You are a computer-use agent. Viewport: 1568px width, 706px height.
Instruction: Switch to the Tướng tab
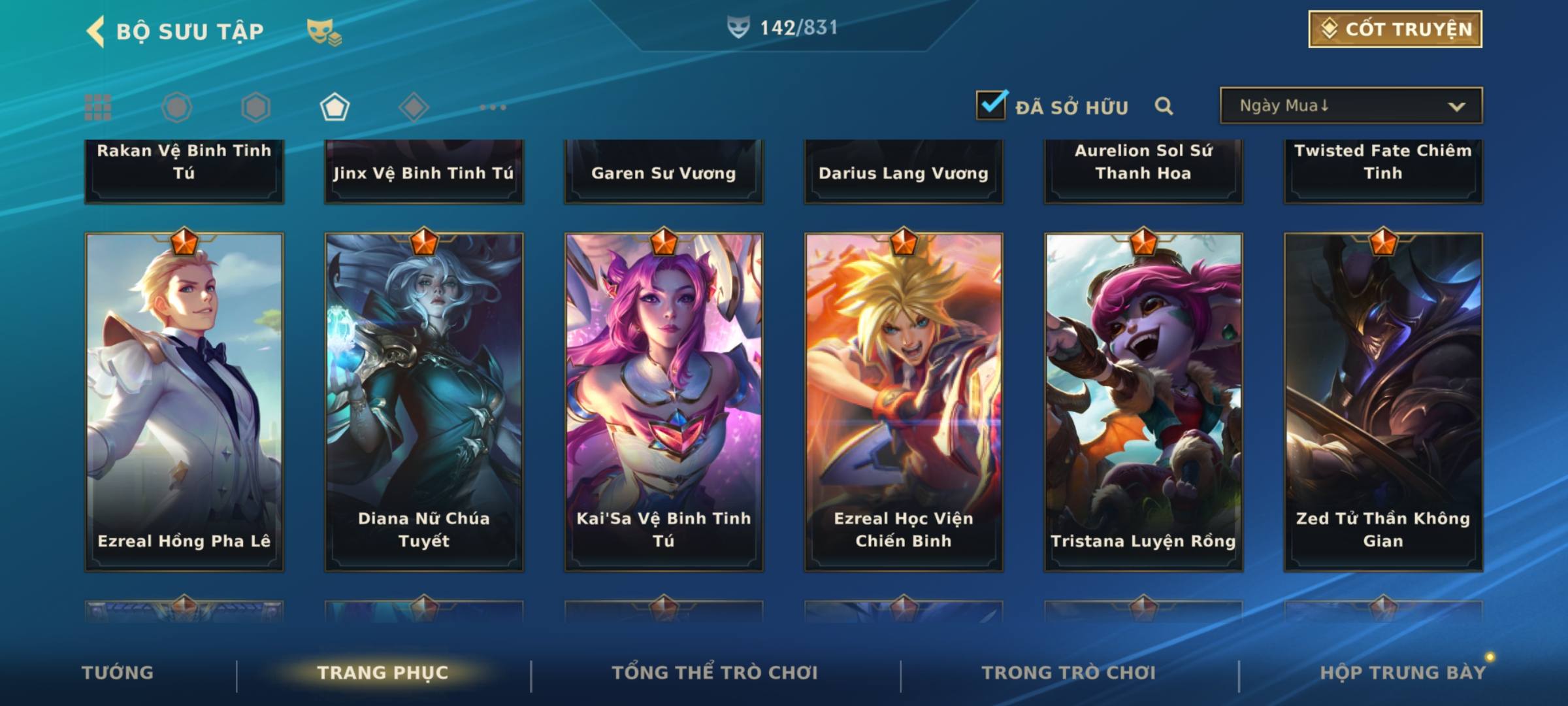pos(118,673)
